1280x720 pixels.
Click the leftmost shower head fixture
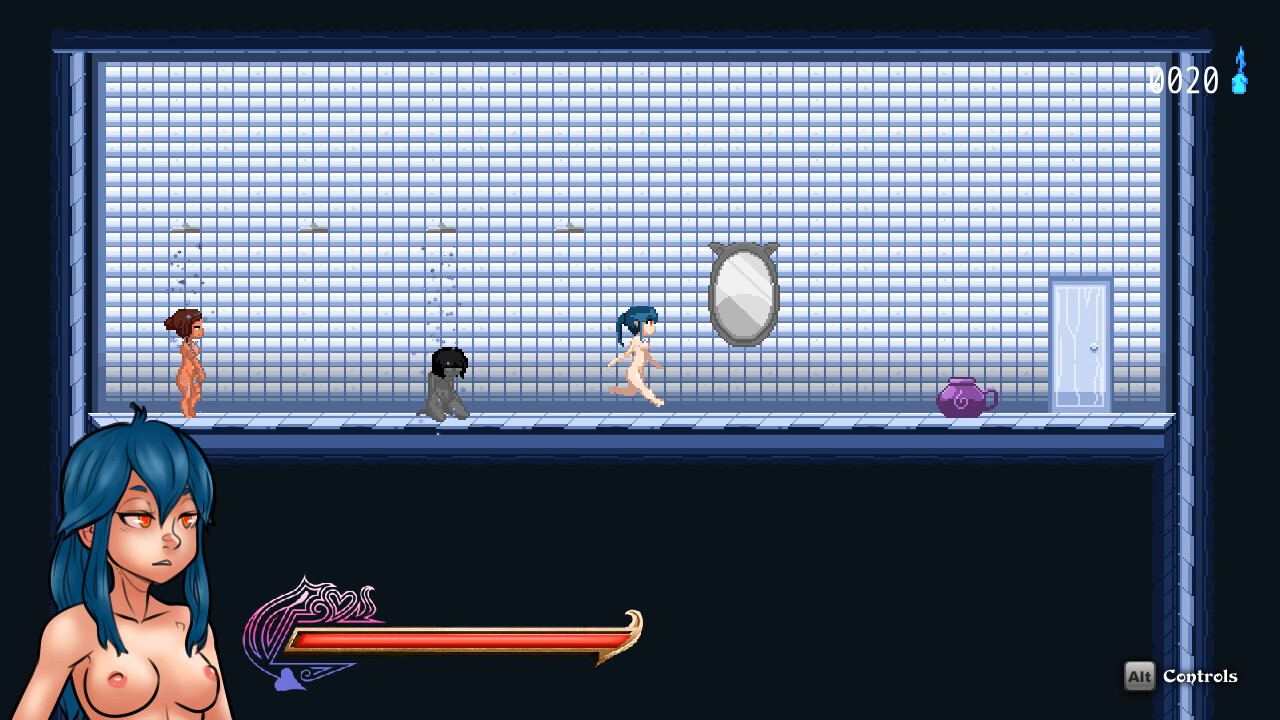click(x=185, y=228)
